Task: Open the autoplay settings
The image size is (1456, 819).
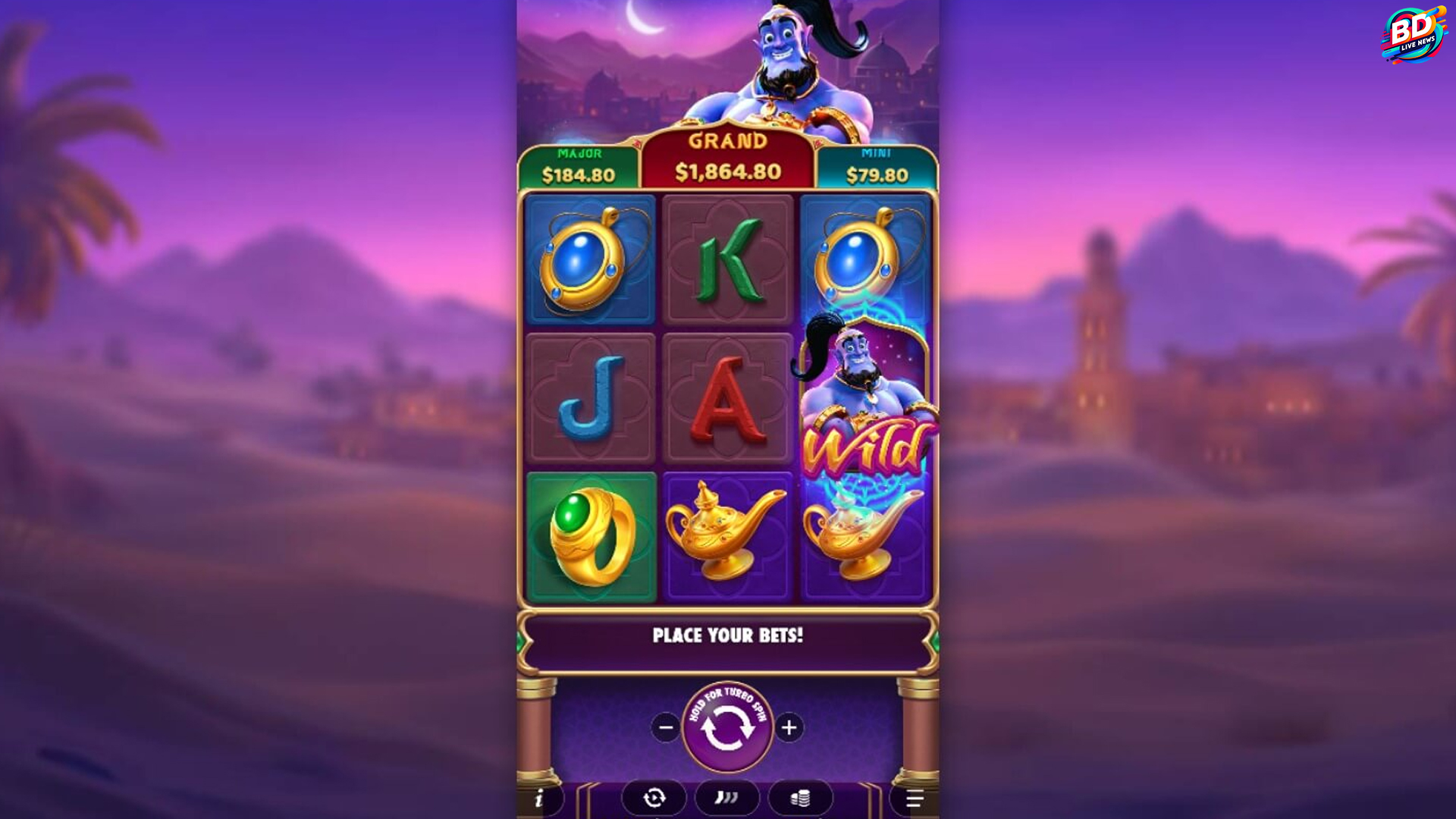Action: click(x=654, y=798)
